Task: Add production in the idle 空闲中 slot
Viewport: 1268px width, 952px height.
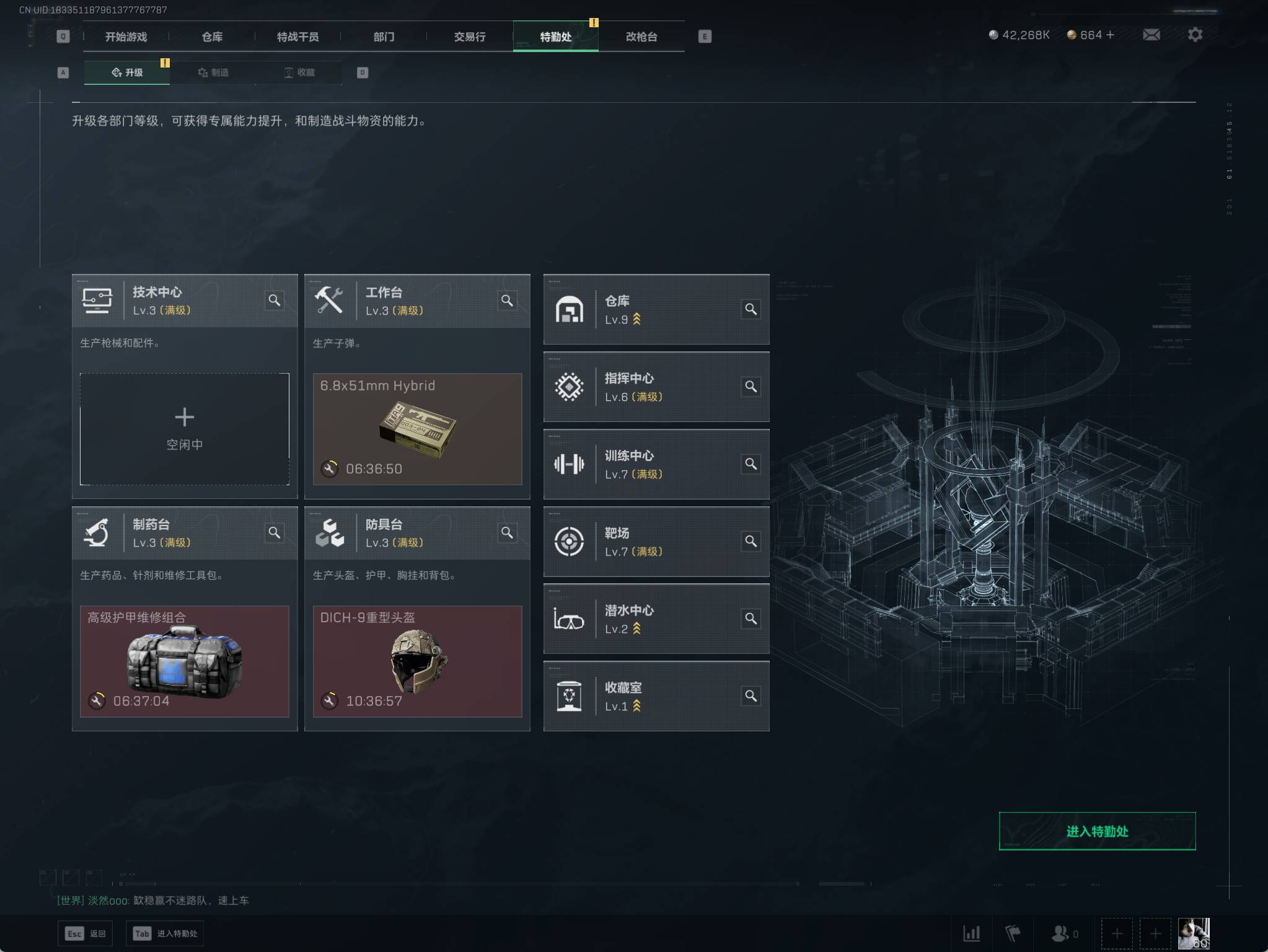Action: (x=185, y=428)
